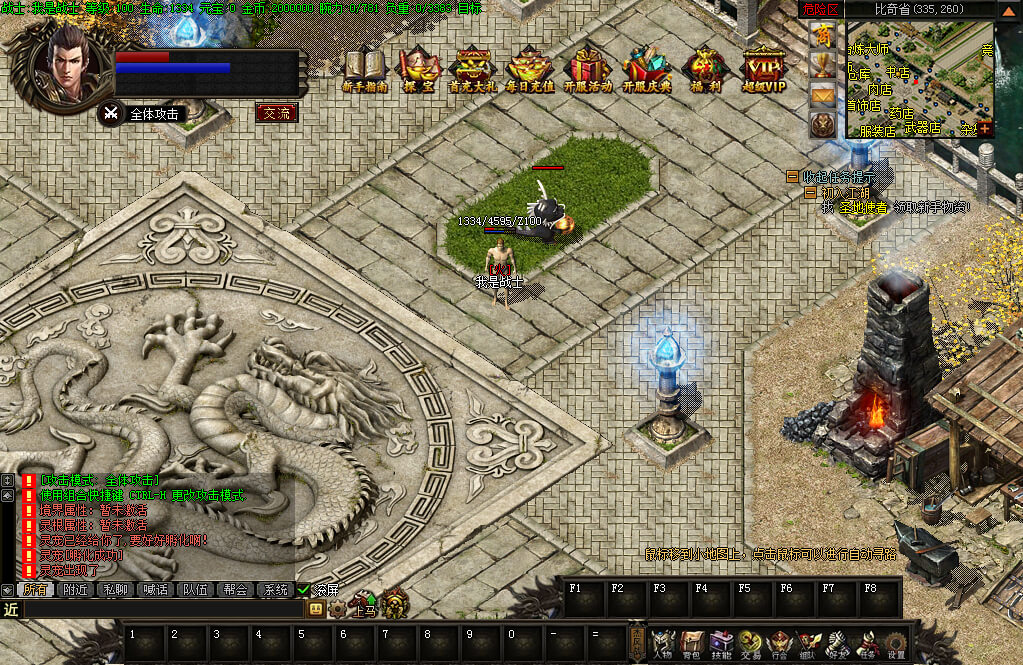The image size is (1023, 665).
Task: Collapse the 收起任务提示 quest tracker
Action: tap(793, 176)
